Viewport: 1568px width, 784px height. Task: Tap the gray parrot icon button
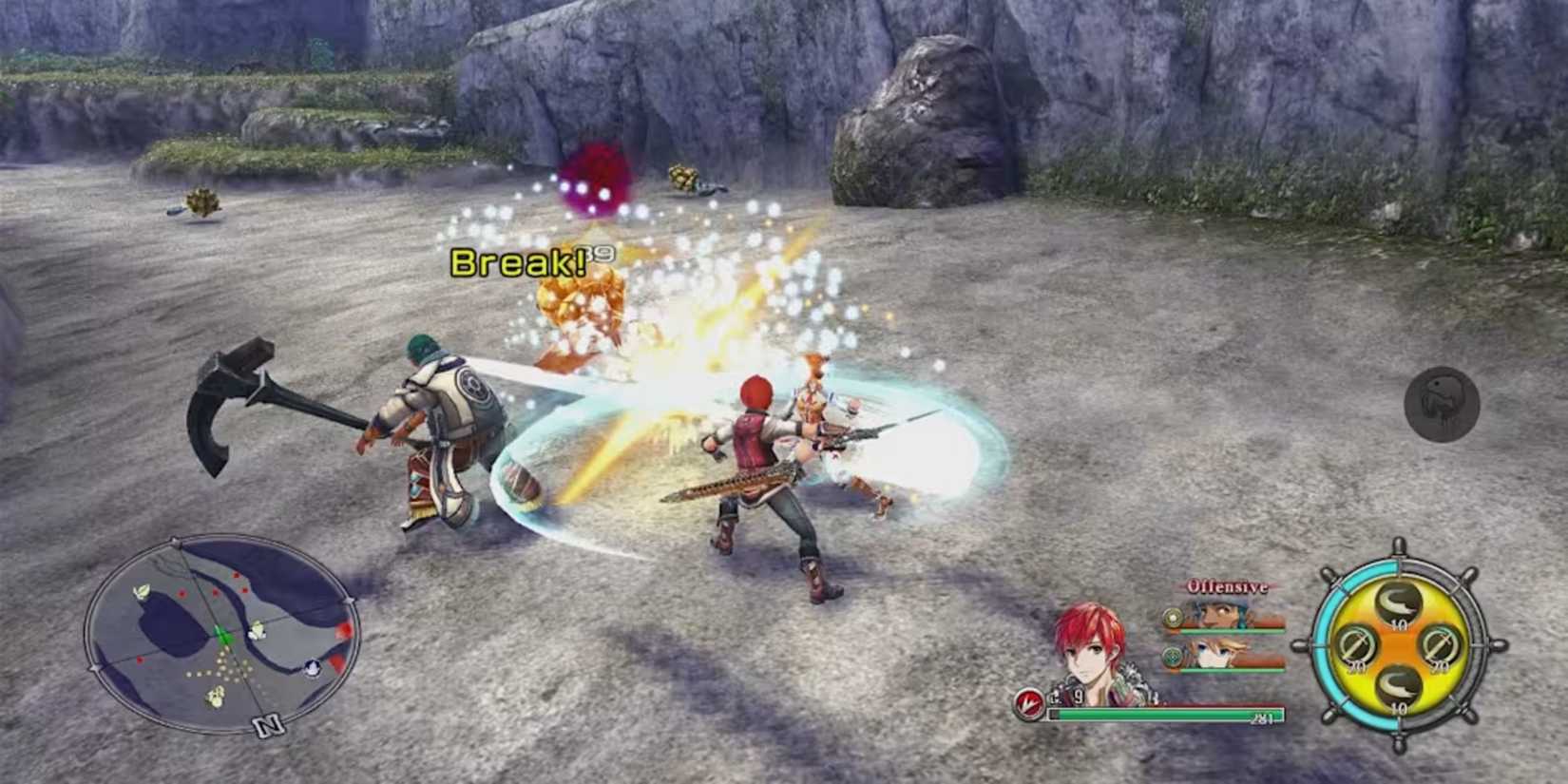tap(1442, 404)
